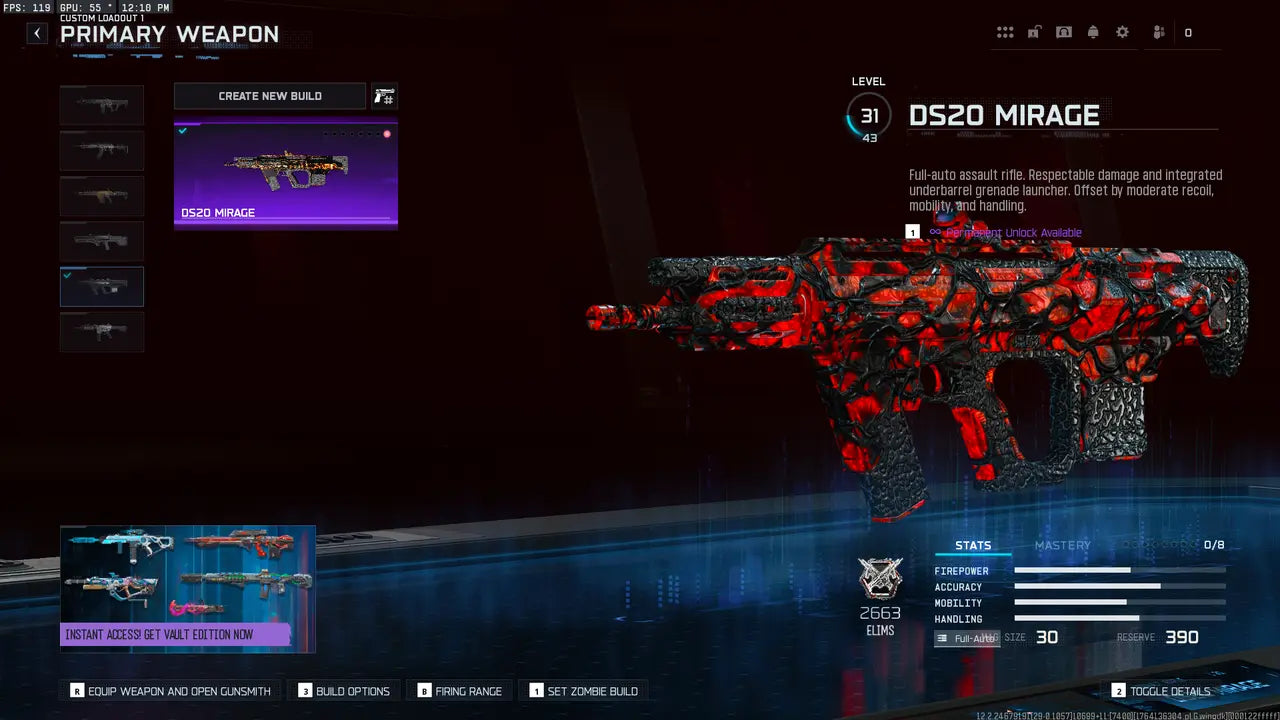
Task: Click the blue checkmark on selected DS20 Mirage build
Action: click(x=182, y=129)
